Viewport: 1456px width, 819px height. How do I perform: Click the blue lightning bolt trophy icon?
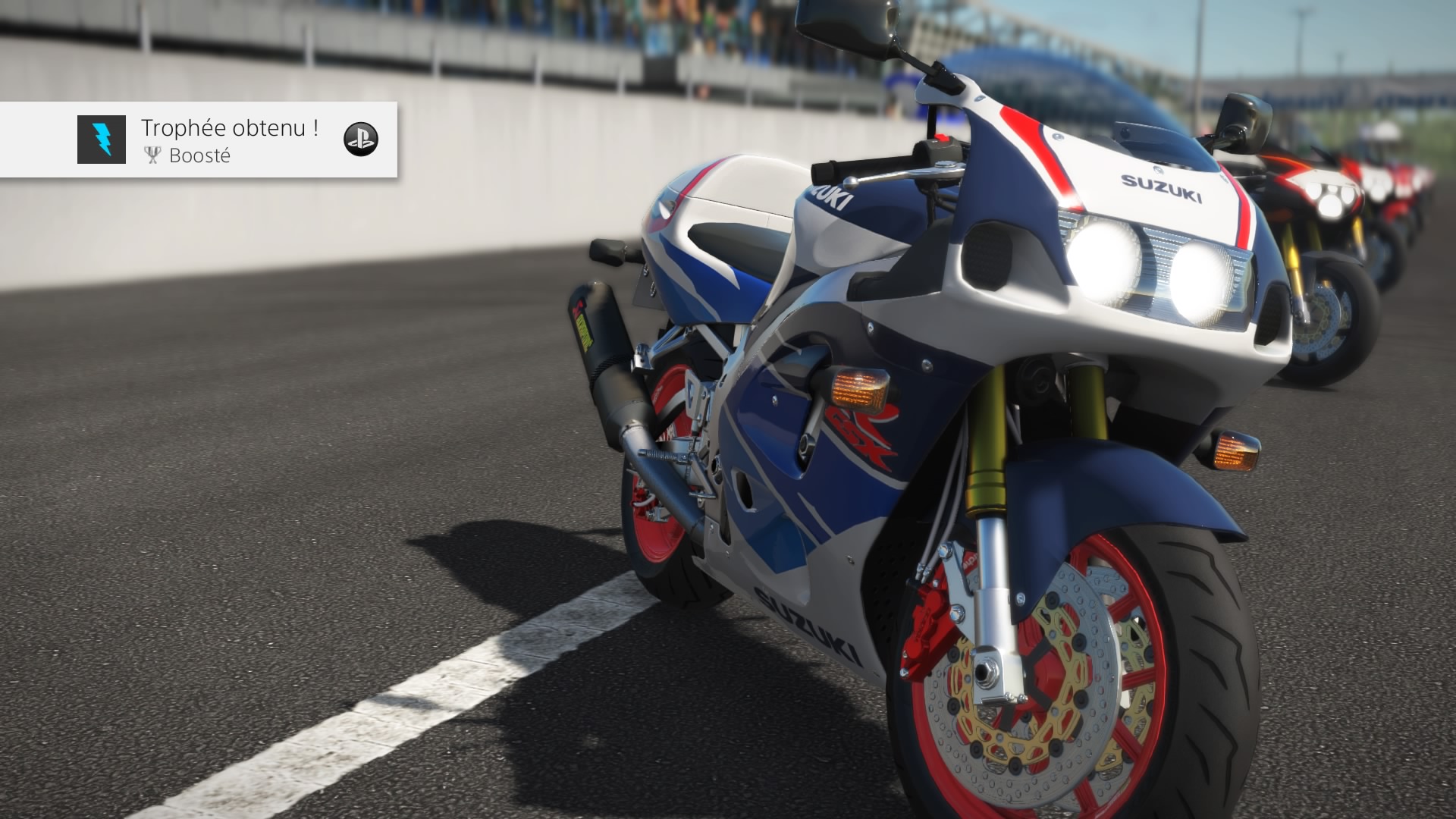[102, 140]
